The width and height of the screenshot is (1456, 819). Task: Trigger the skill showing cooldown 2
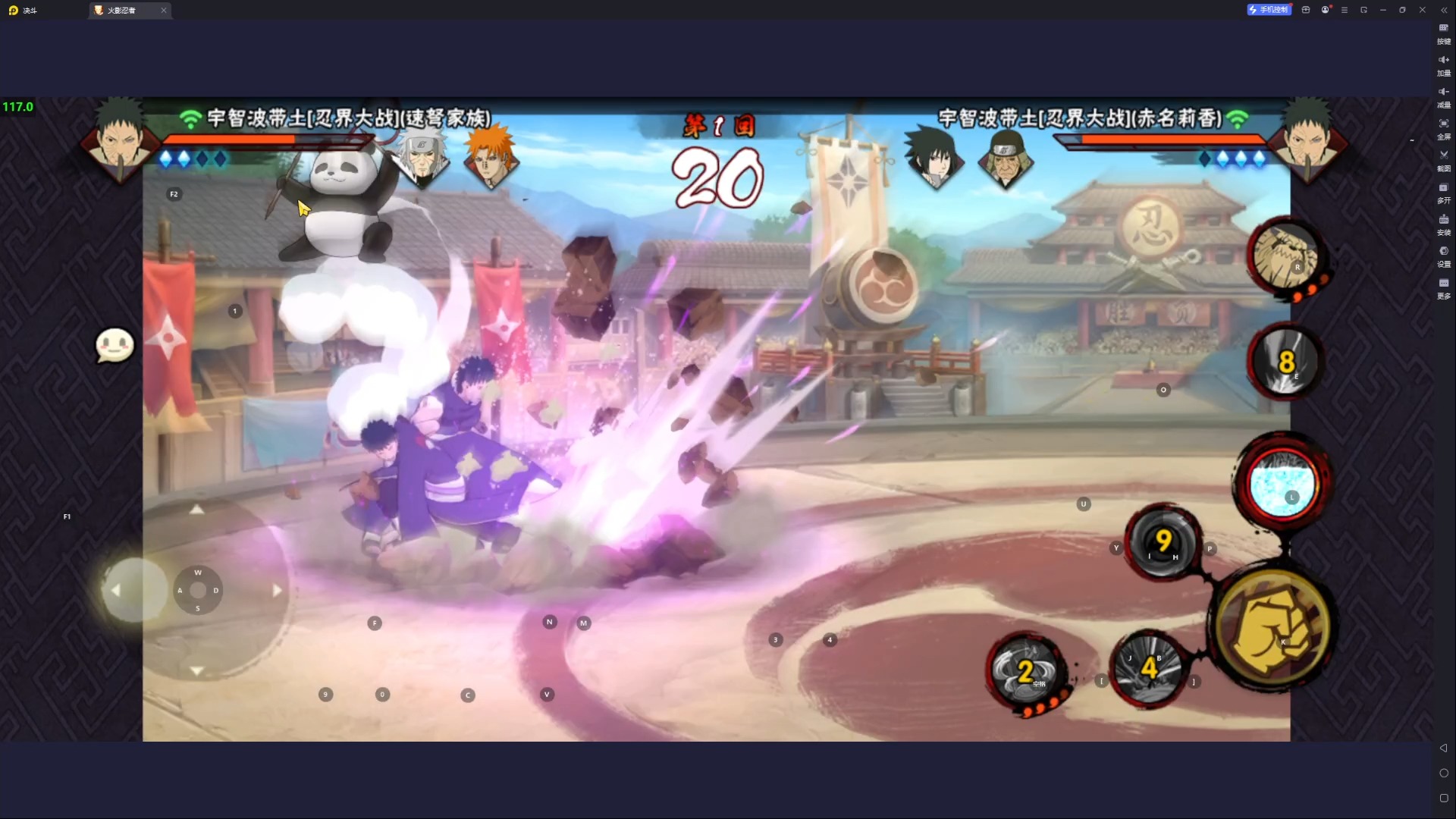coord(1026,671)
